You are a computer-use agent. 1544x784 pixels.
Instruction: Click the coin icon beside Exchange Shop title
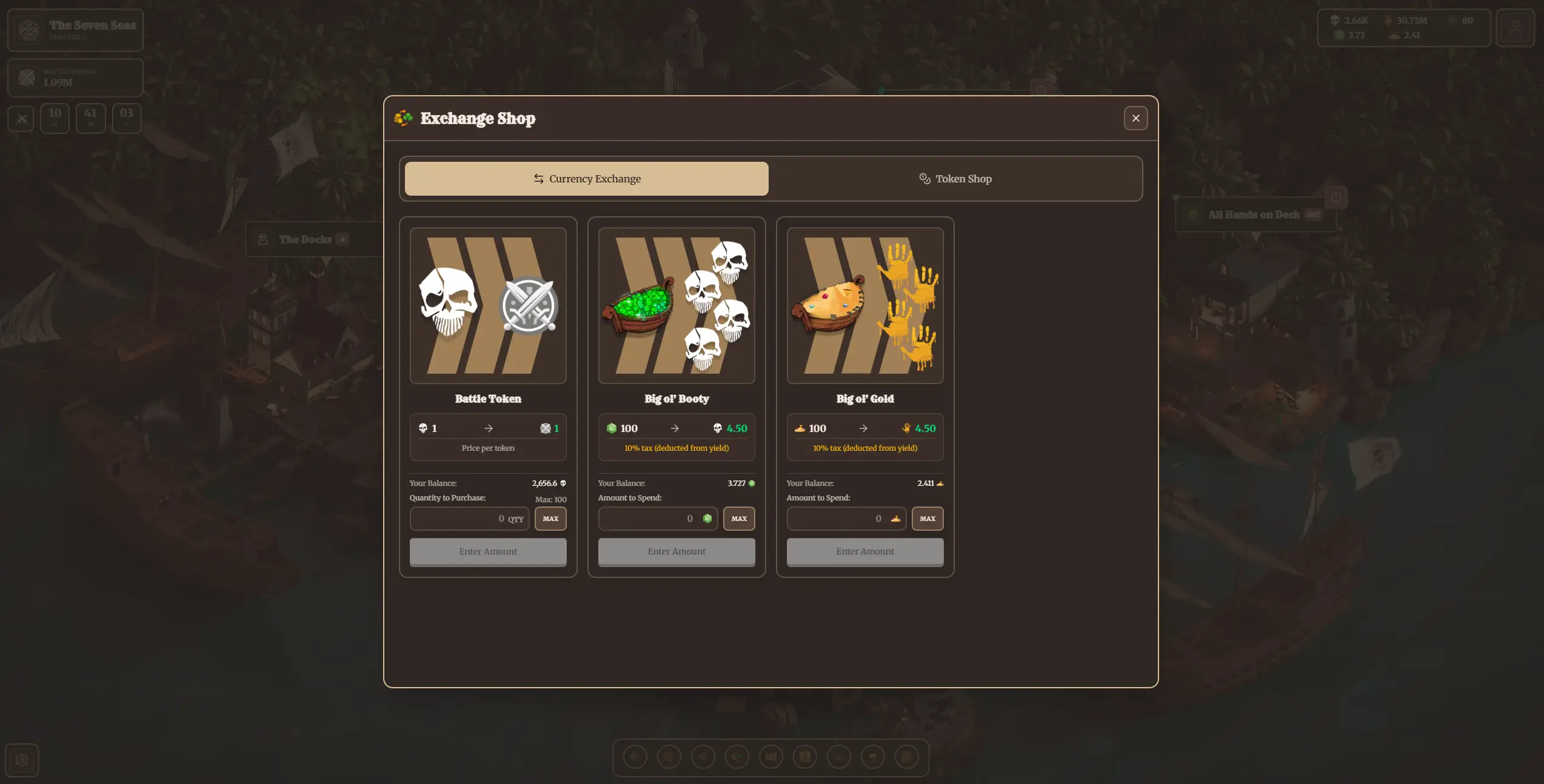pos(403,118)
